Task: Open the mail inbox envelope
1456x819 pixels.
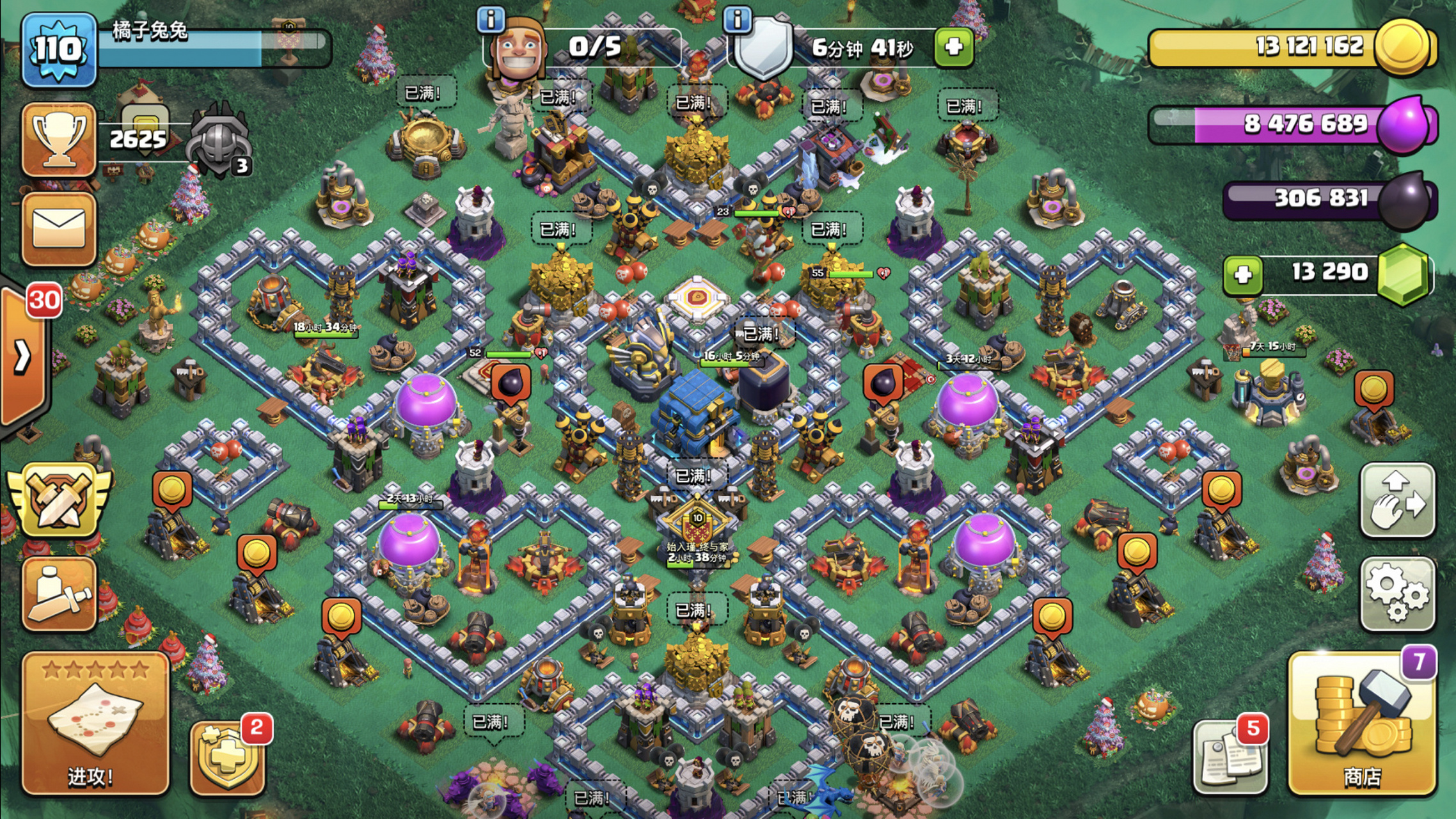Action: [x=59, y=228]
